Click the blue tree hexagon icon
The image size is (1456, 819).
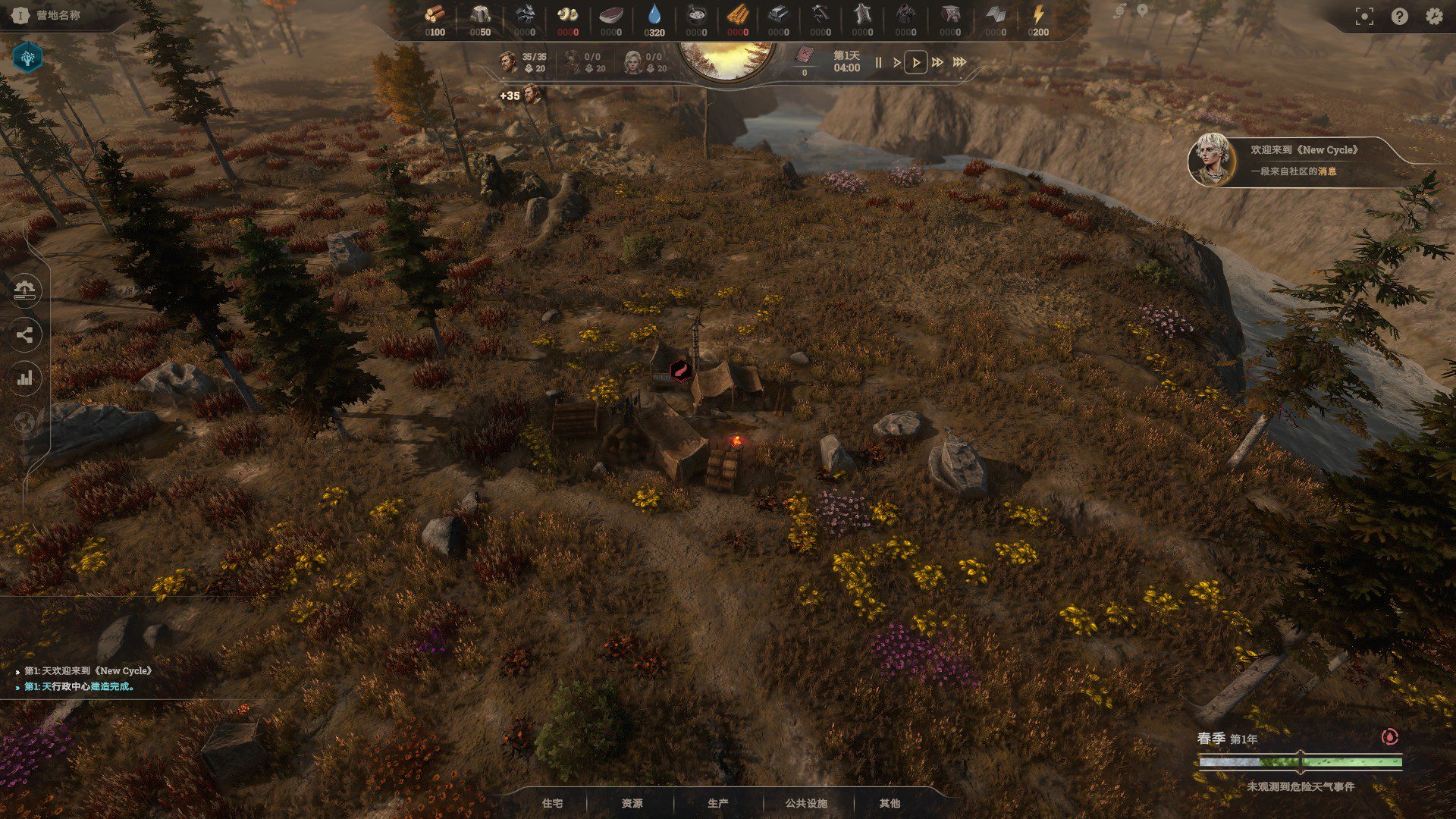[28, 57]
